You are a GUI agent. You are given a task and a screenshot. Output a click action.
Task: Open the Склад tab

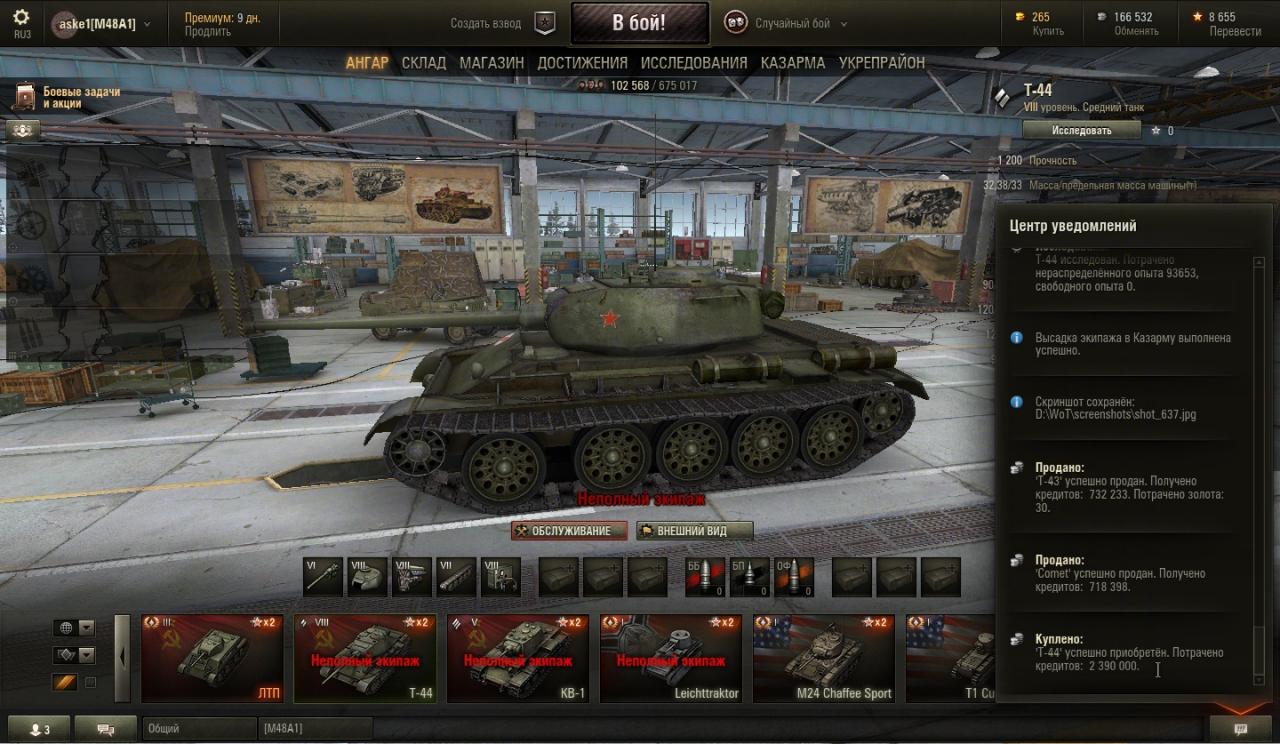[x=424, y=62]
